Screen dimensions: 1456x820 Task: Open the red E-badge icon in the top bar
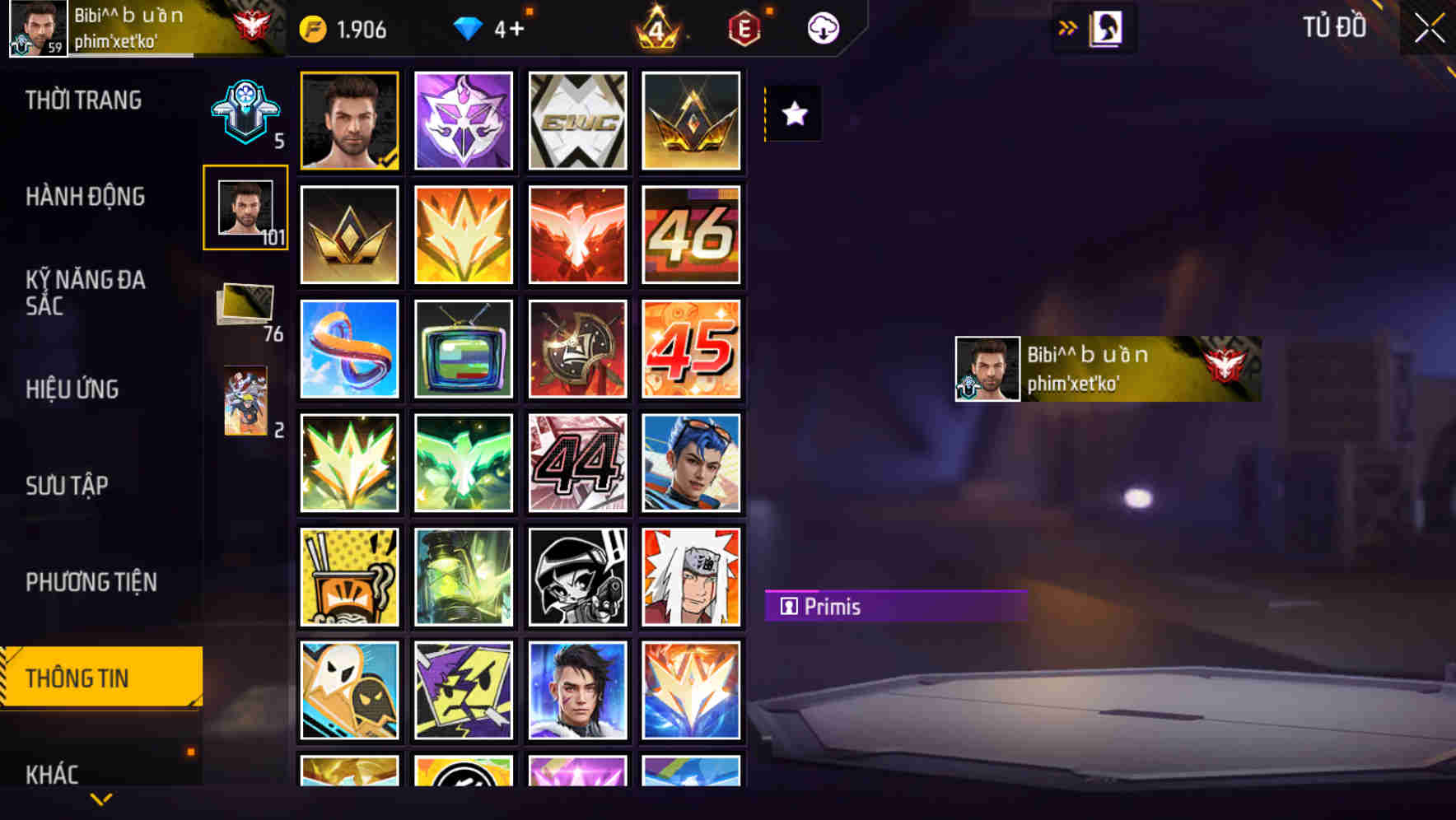tap(742, 27)
